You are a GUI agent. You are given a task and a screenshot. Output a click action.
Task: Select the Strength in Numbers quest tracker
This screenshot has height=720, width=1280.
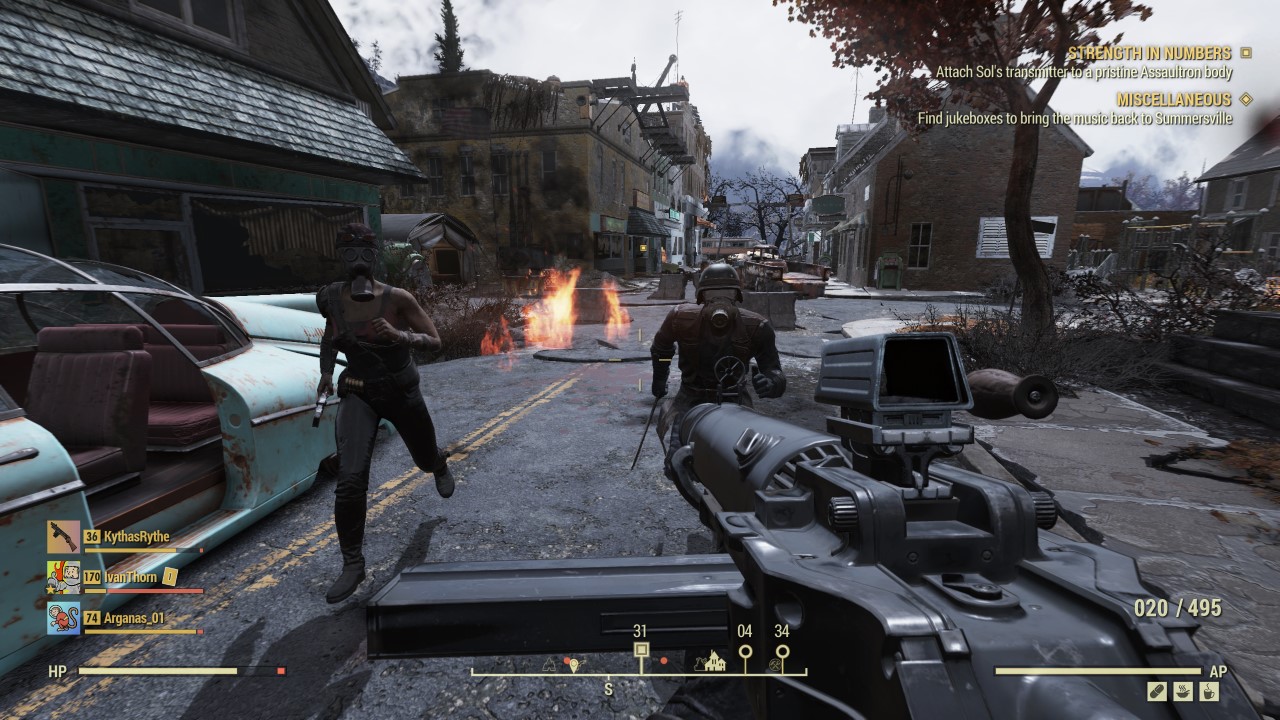tap(1149, 53)
